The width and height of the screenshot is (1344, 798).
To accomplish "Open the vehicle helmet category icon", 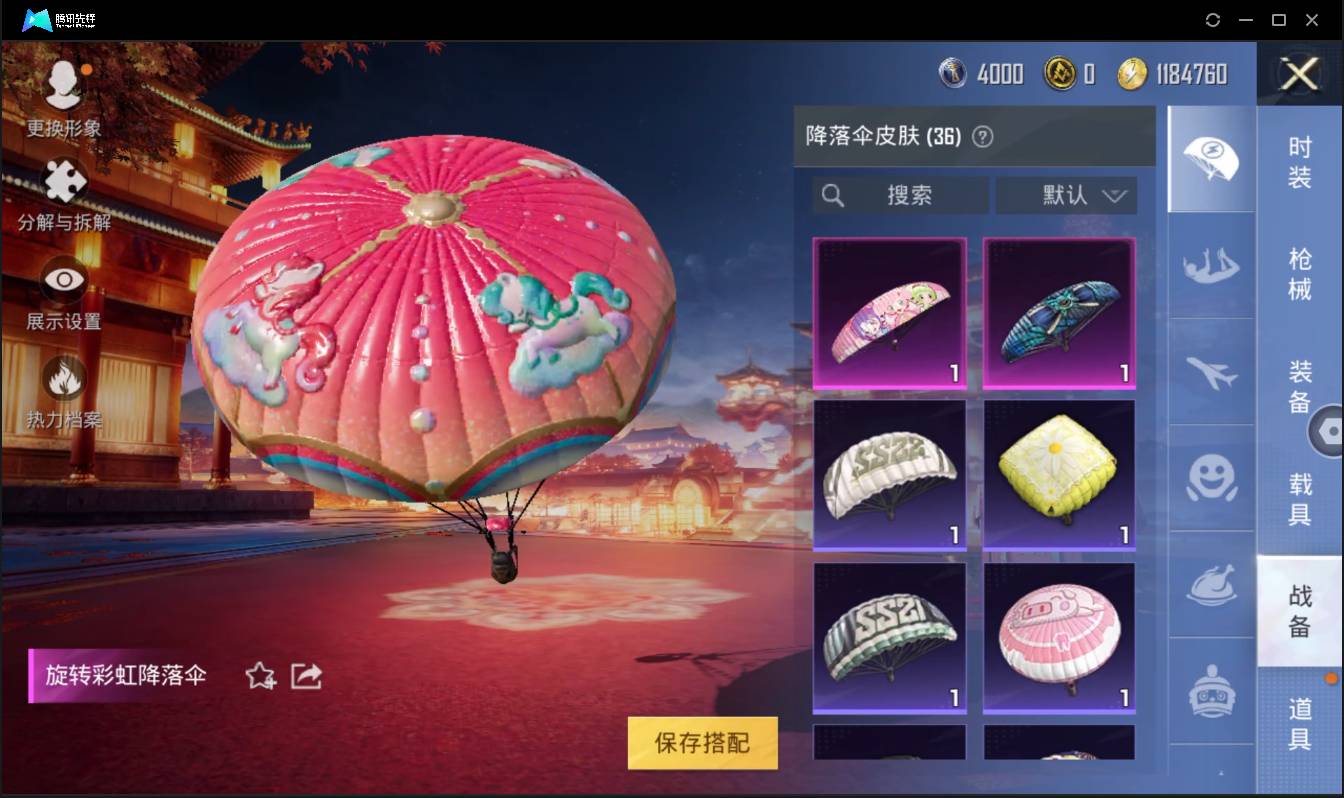I will click(x=1210, y=690).
